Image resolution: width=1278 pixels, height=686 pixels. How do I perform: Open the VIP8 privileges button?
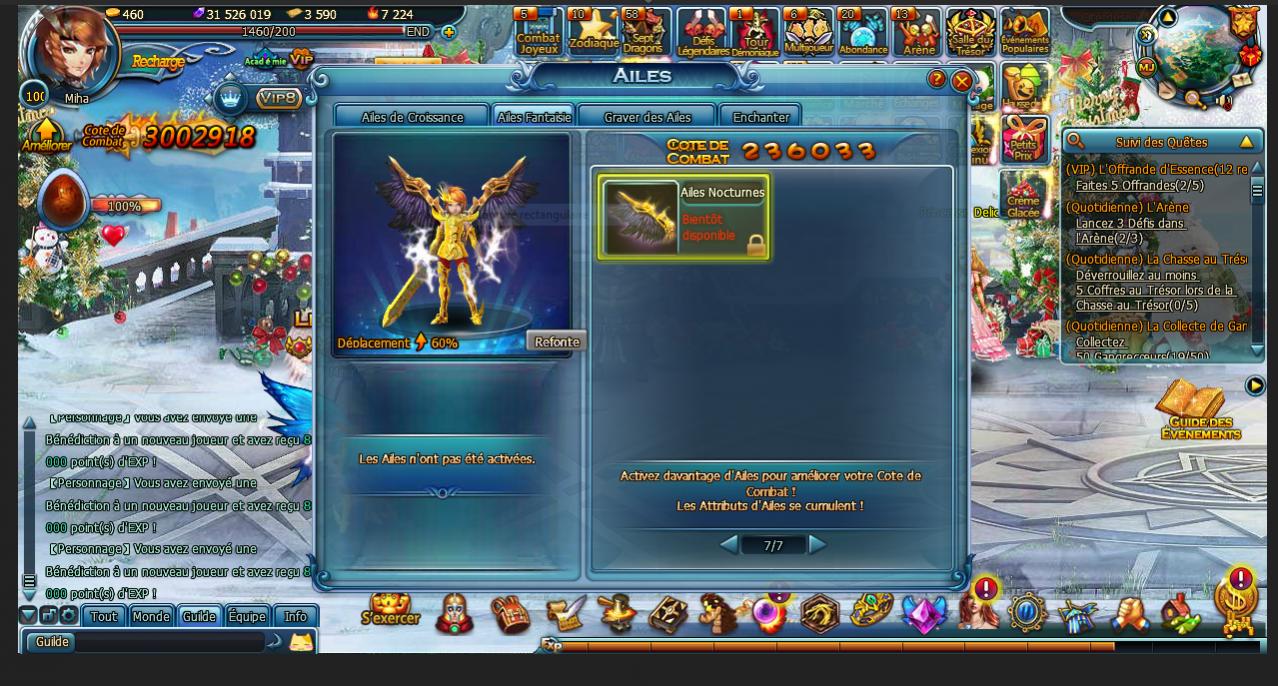tap(279, 98)
